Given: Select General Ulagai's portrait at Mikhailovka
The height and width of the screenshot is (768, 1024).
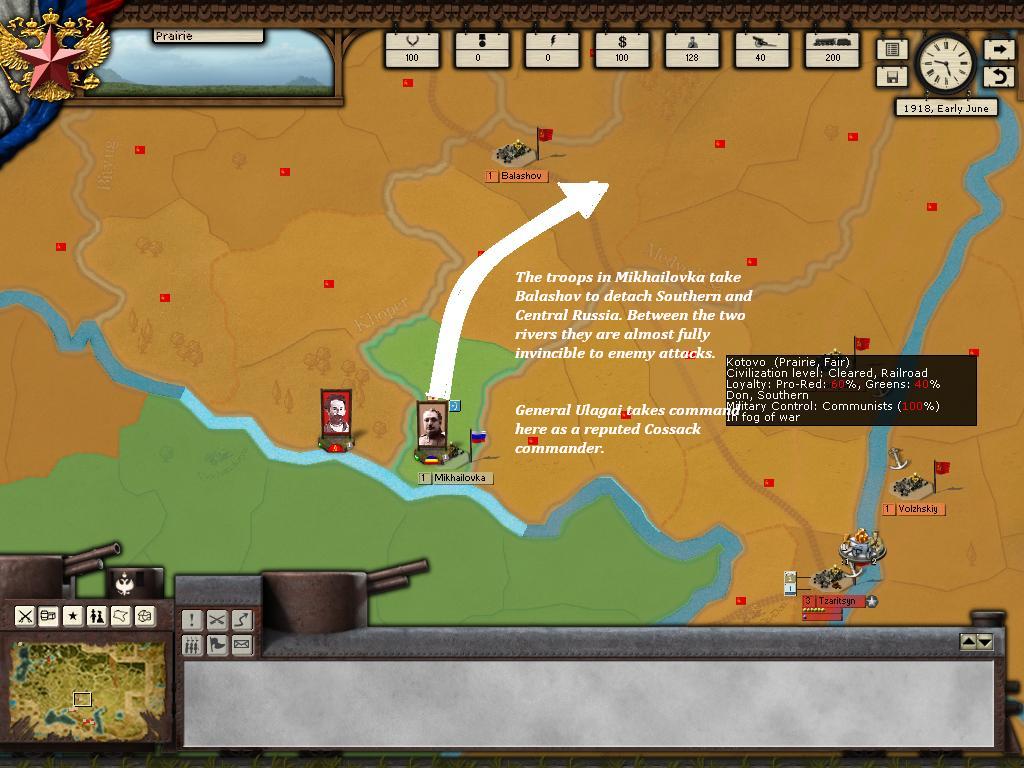Looking at the screenshot, I should tap(432, 425).
